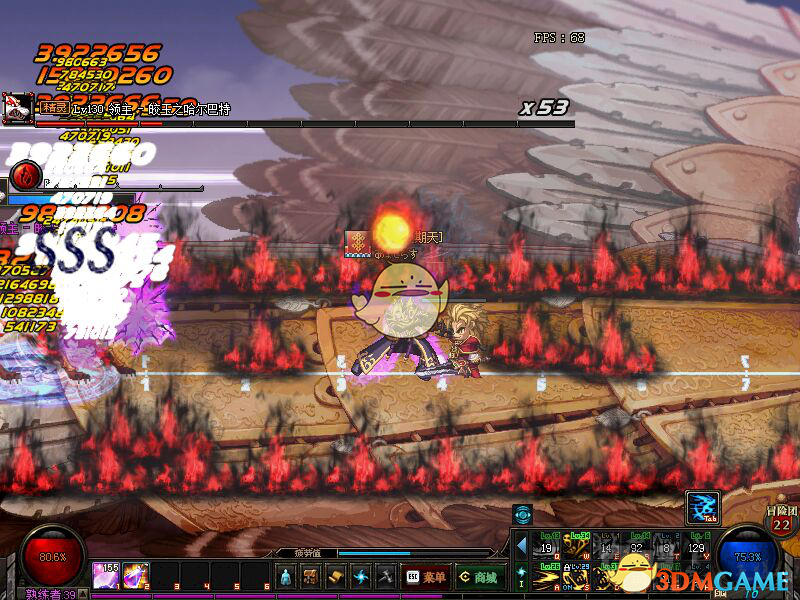
Task: Select the boss portrait on the health bar
Action: click(x=17, y=108)
